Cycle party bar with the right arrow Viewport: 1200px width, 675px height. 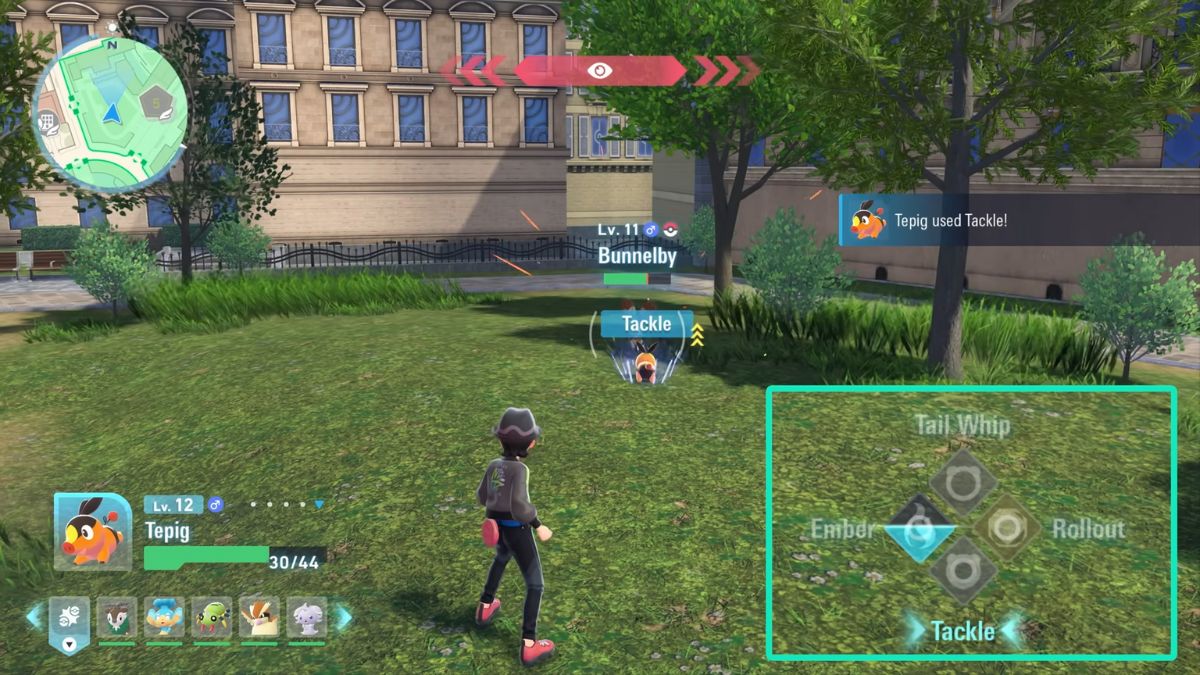[x=343, y=617]
